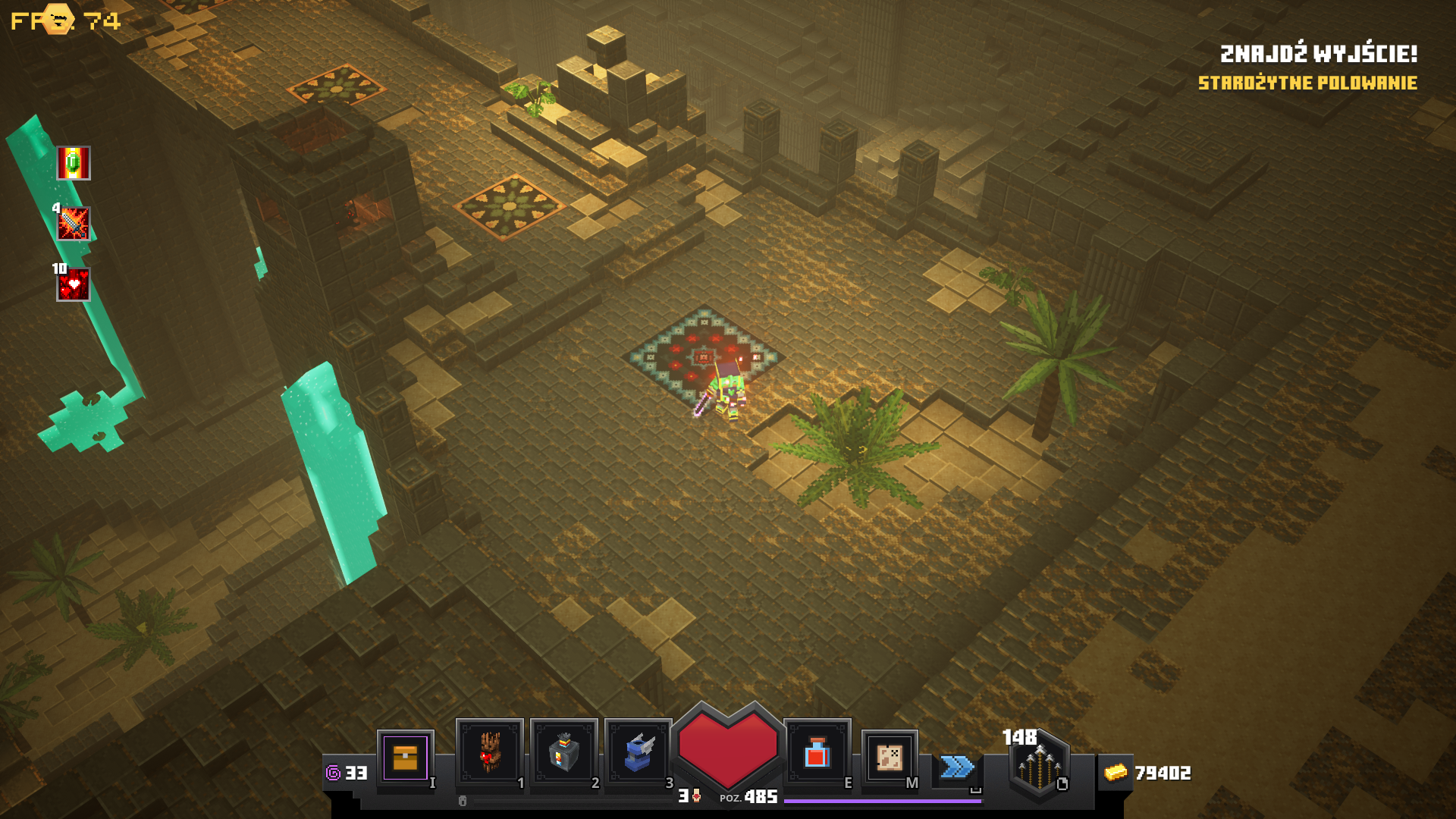Image resolution: width=1456 pixels, height=819 pixels.
Task: Use the wooden totem artifact in slot 1
Action: [x=489, y=752]
